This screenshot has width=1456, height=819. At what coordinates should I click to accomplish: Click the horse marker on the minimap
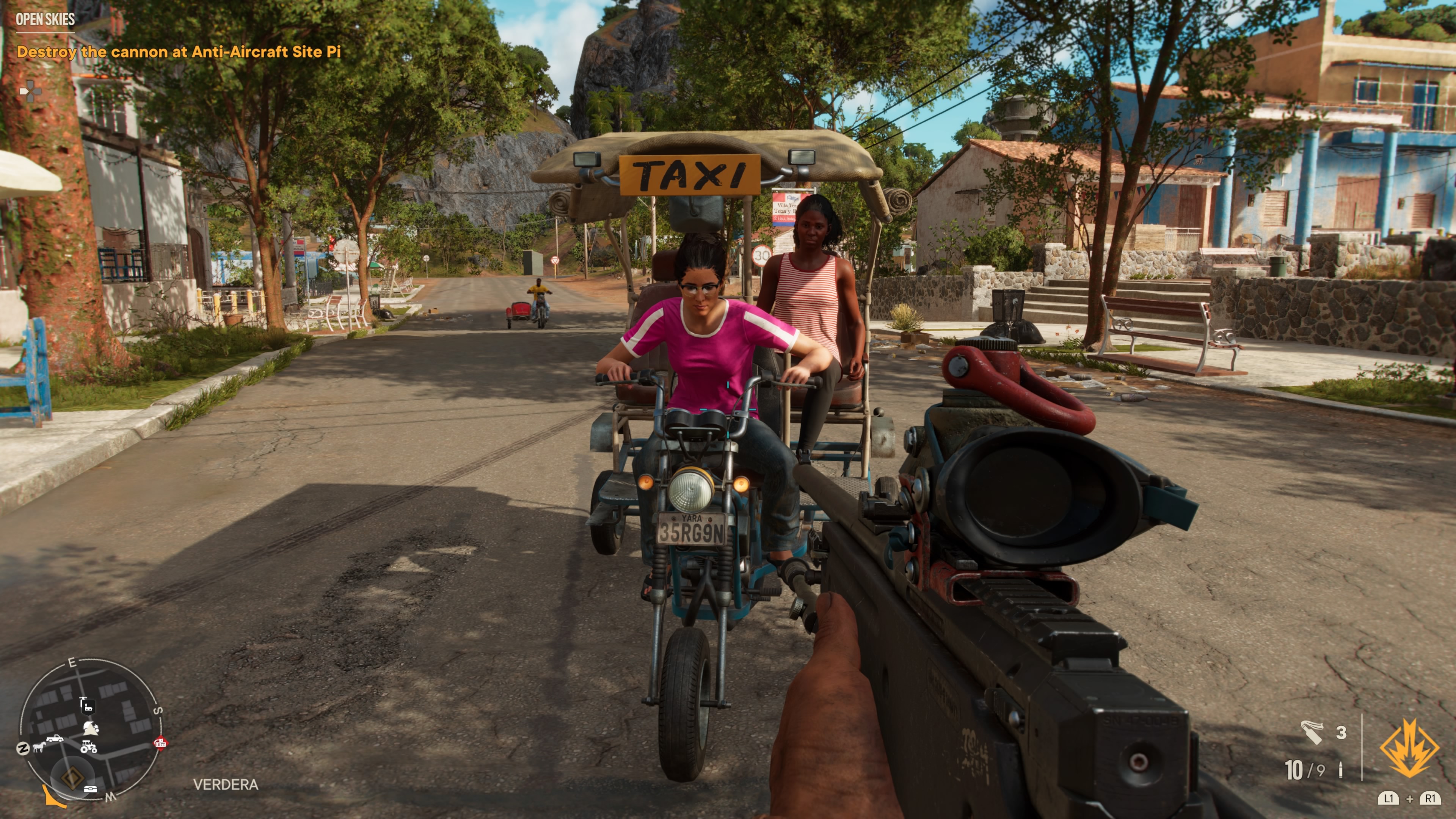[x=39, y=747]
